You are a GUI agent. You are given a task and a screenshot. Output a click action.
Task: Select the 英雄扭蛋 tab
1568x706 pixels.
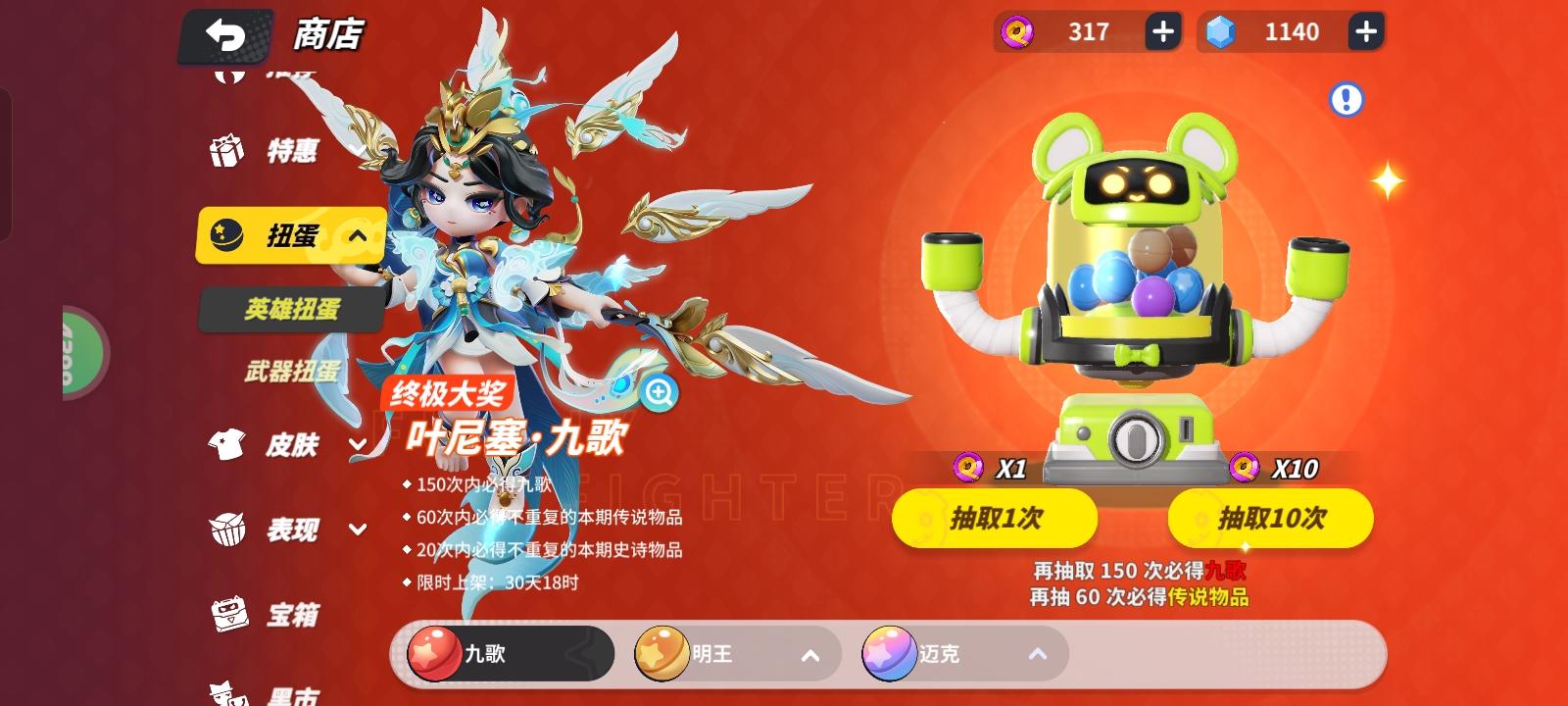(291, 309)
